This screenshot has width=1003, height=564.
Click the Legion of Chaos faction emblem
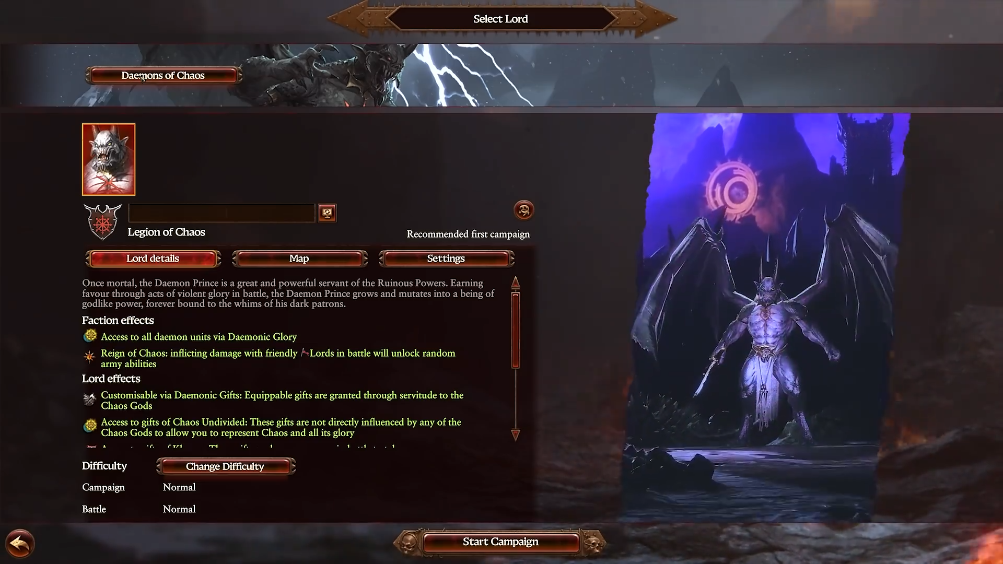[x=102, y=219]
